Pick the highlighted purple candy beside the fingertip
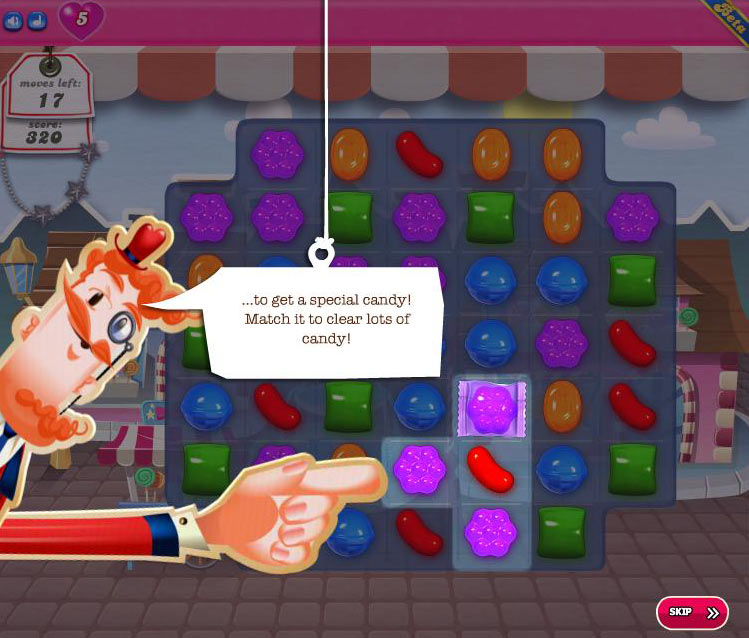This screenshot has width=749, height=638. (418, 467)
